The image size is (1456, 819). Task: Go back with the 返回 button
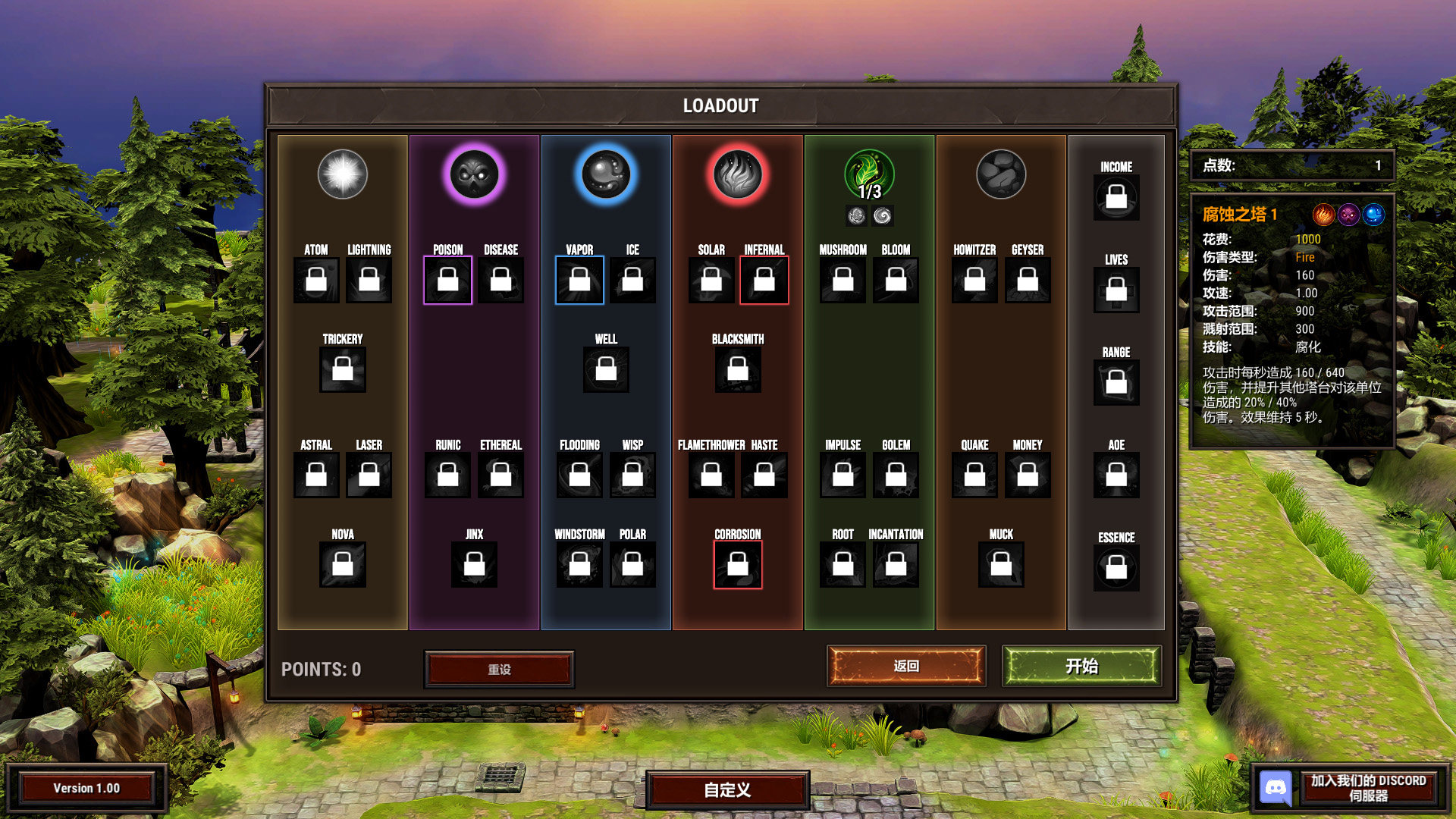pos(906,667)
